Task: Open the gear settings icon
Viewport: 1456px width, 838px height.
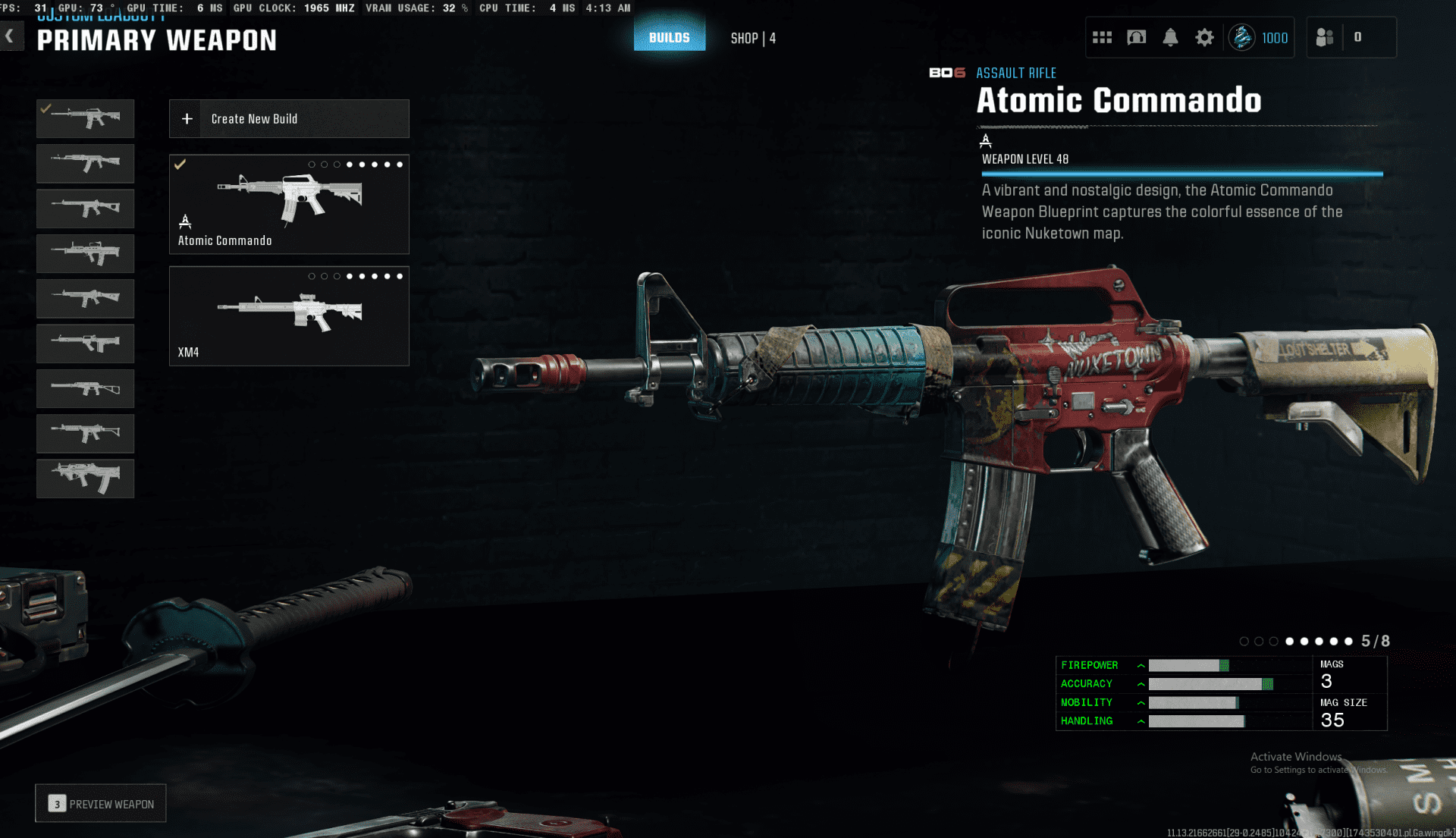Action: click(1204, 37)
